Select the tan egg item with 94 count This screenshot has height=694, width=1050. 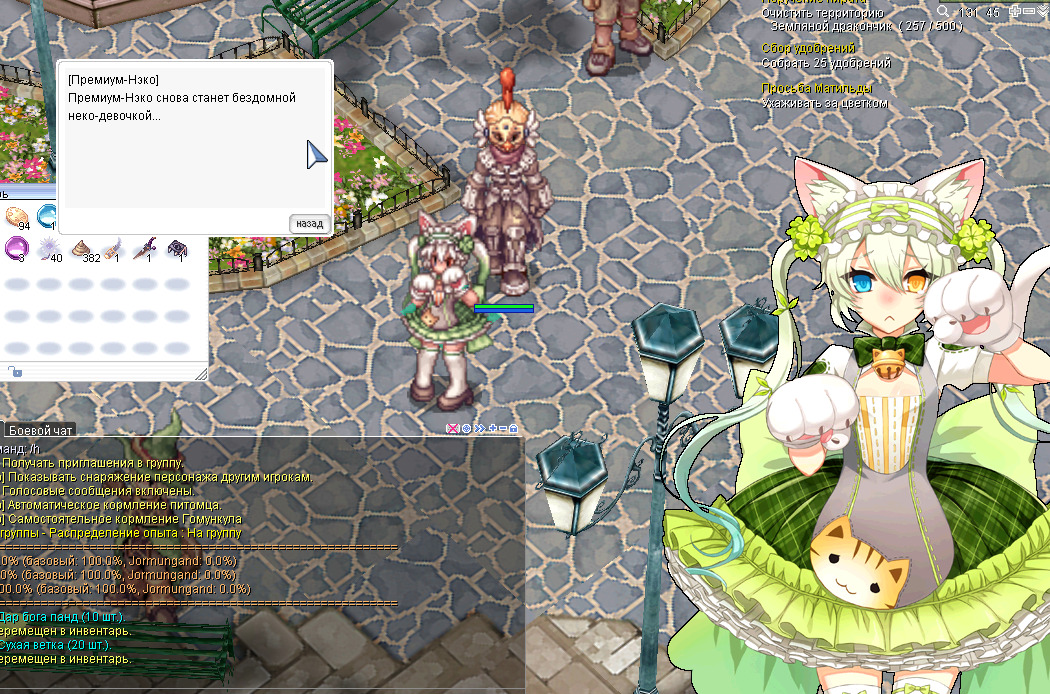(x=16, y=216)
